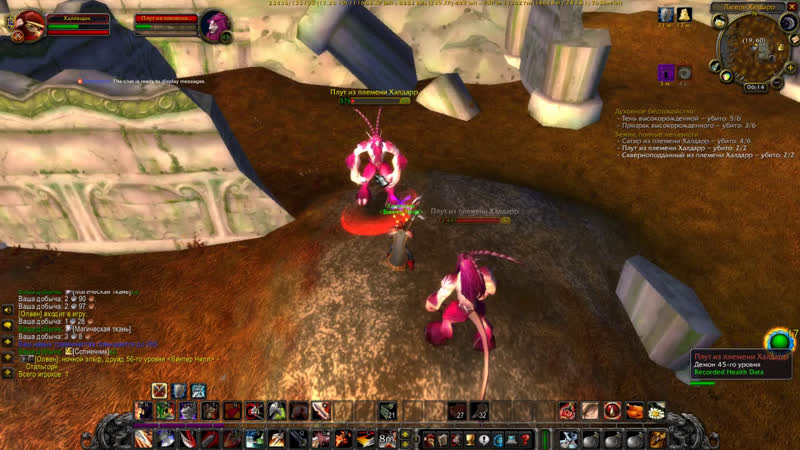This screenshot has height=450, width=800.
Task: Click the shield buff icon
Action: [666, 14]
